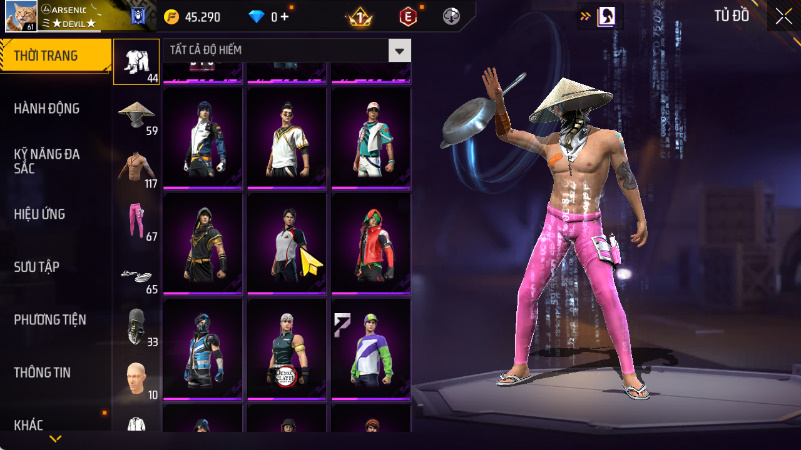
Task: Open the Thông Tin section
Action: [42, 372]
